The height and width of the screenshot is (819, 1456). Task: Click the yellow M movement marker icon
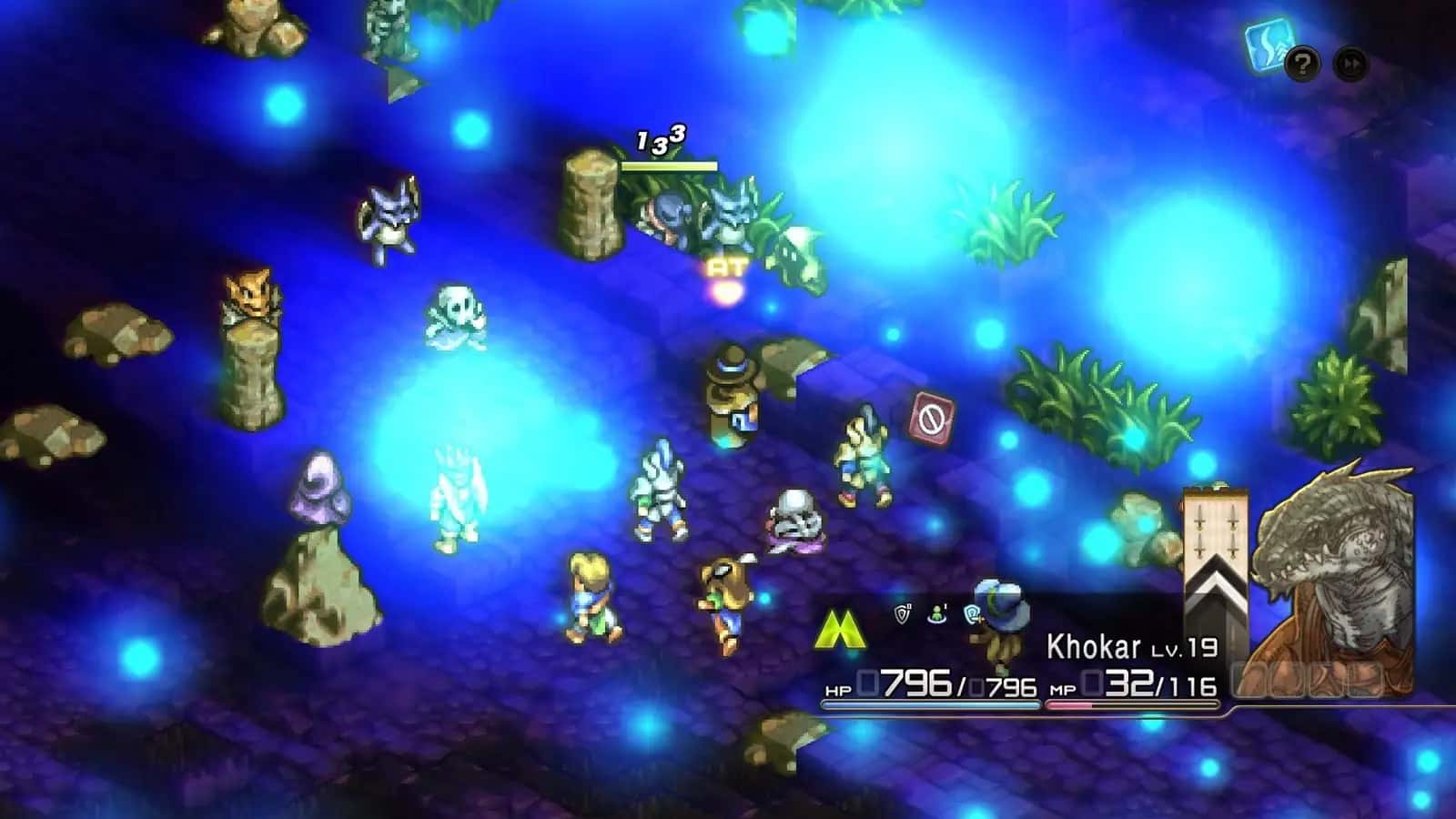[x=839, y=626]
